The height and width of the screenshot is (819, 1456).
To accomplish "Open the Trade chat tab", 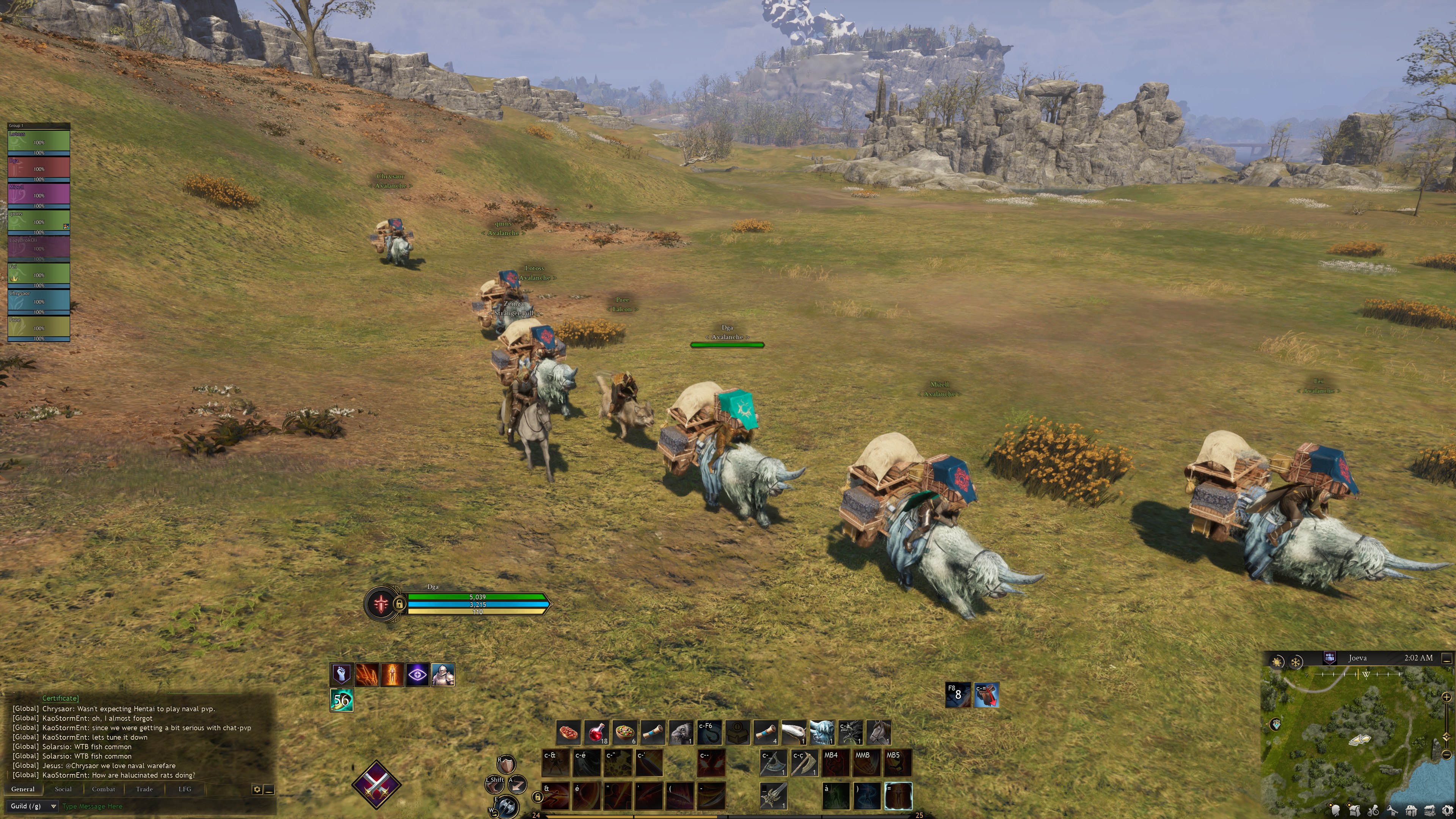I will [144, 789].
